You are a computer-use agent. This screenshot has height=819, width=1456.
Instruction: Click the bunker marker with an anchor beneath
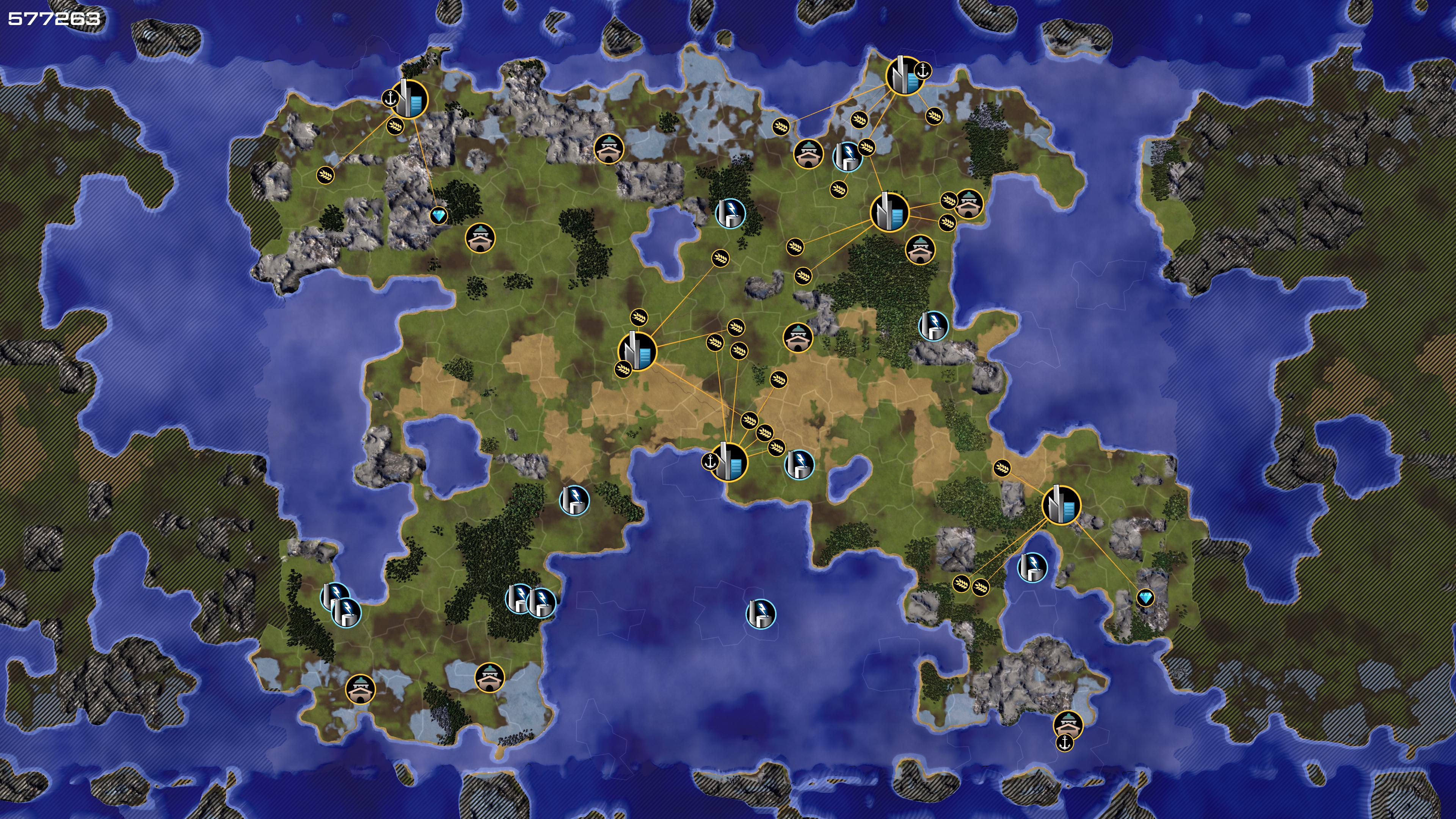tap(1068, 725)
